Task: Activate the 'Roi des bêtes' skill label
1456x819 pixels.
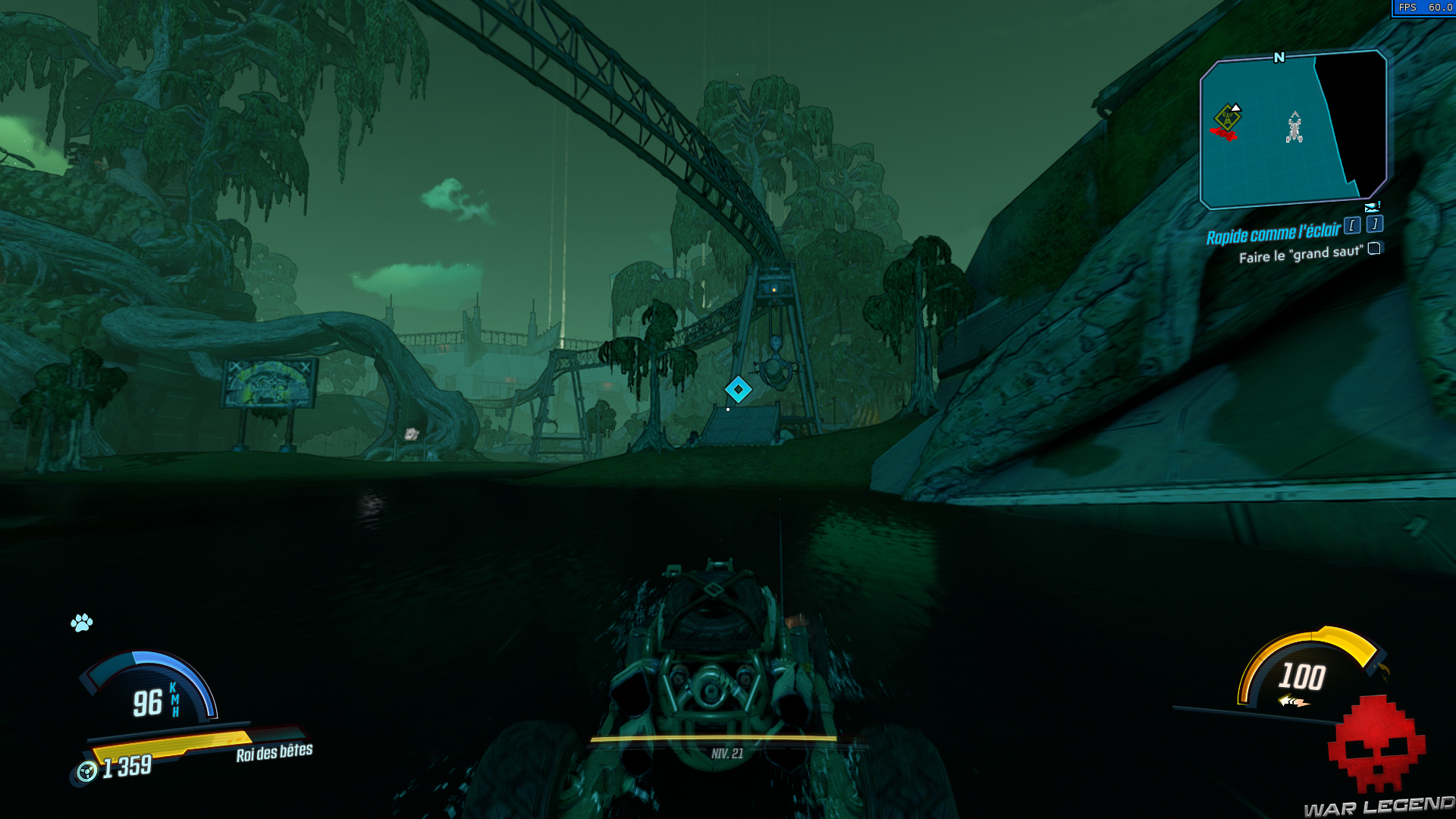Action: 273,752
